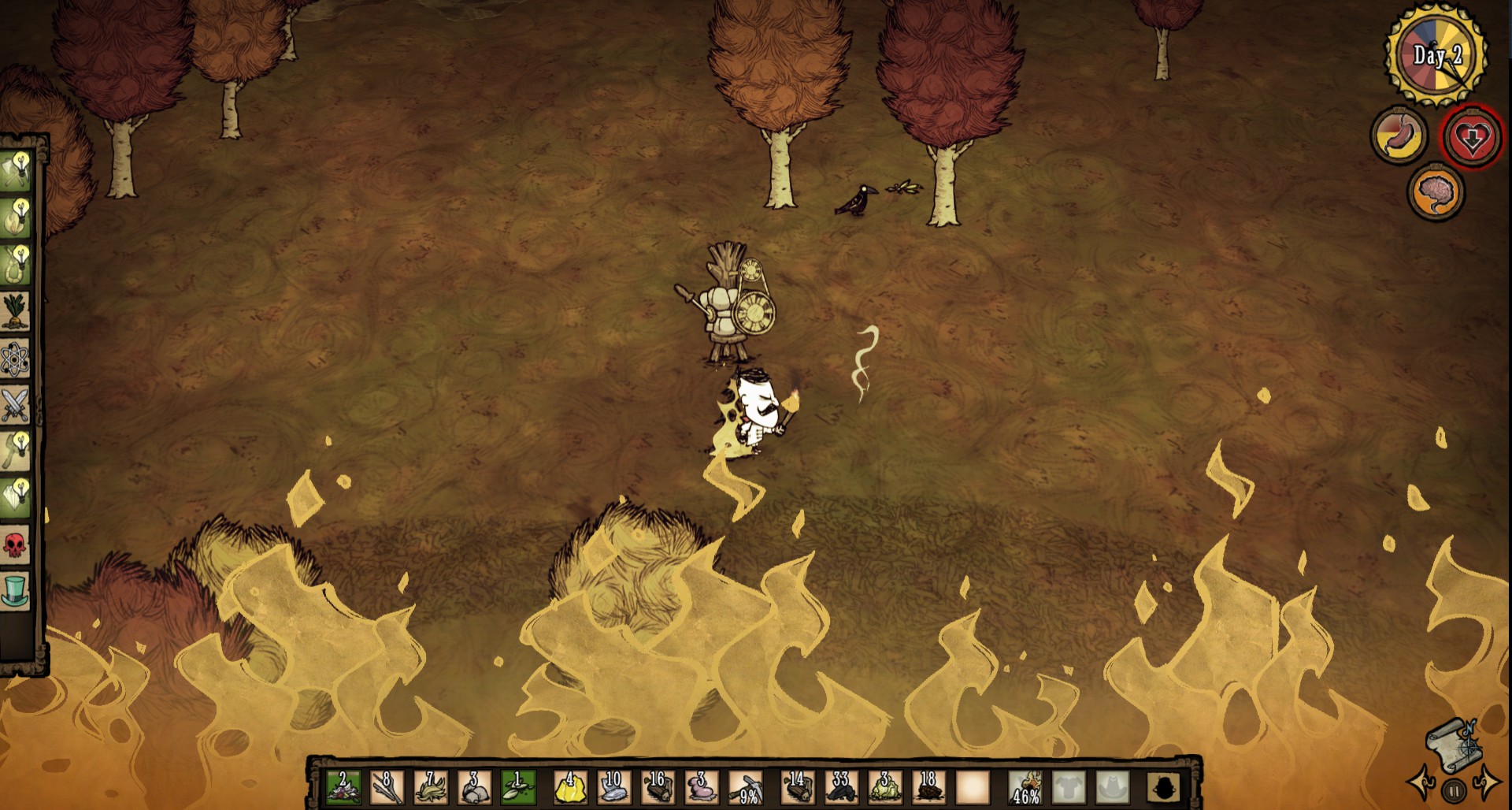Image resolution: width=1512 pixels, height=810 pixels.
Task: Open the Light crafting tab with the flame
Action: coord(15,217)
